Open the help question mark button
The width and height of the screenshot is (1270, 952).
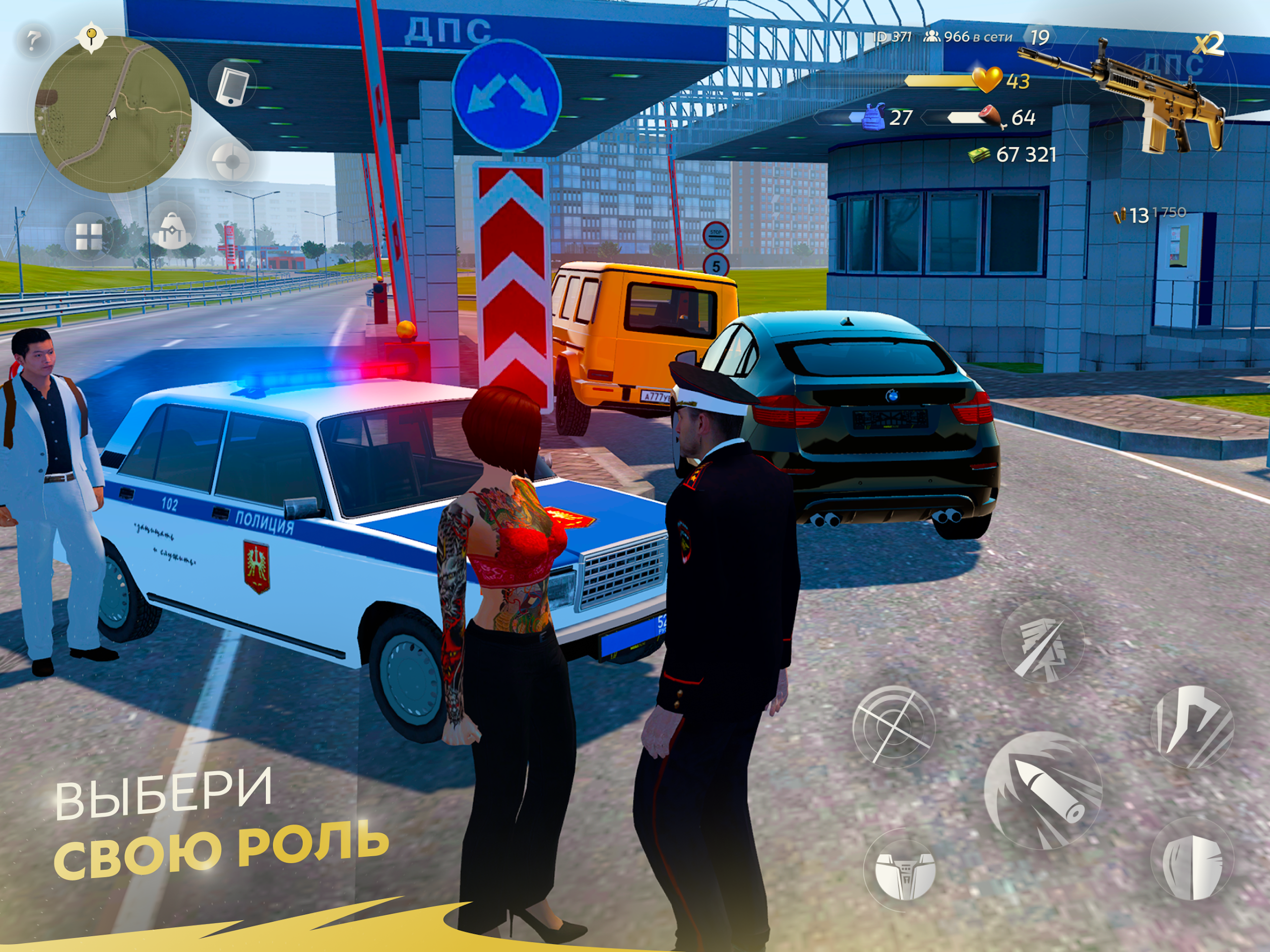33,40
